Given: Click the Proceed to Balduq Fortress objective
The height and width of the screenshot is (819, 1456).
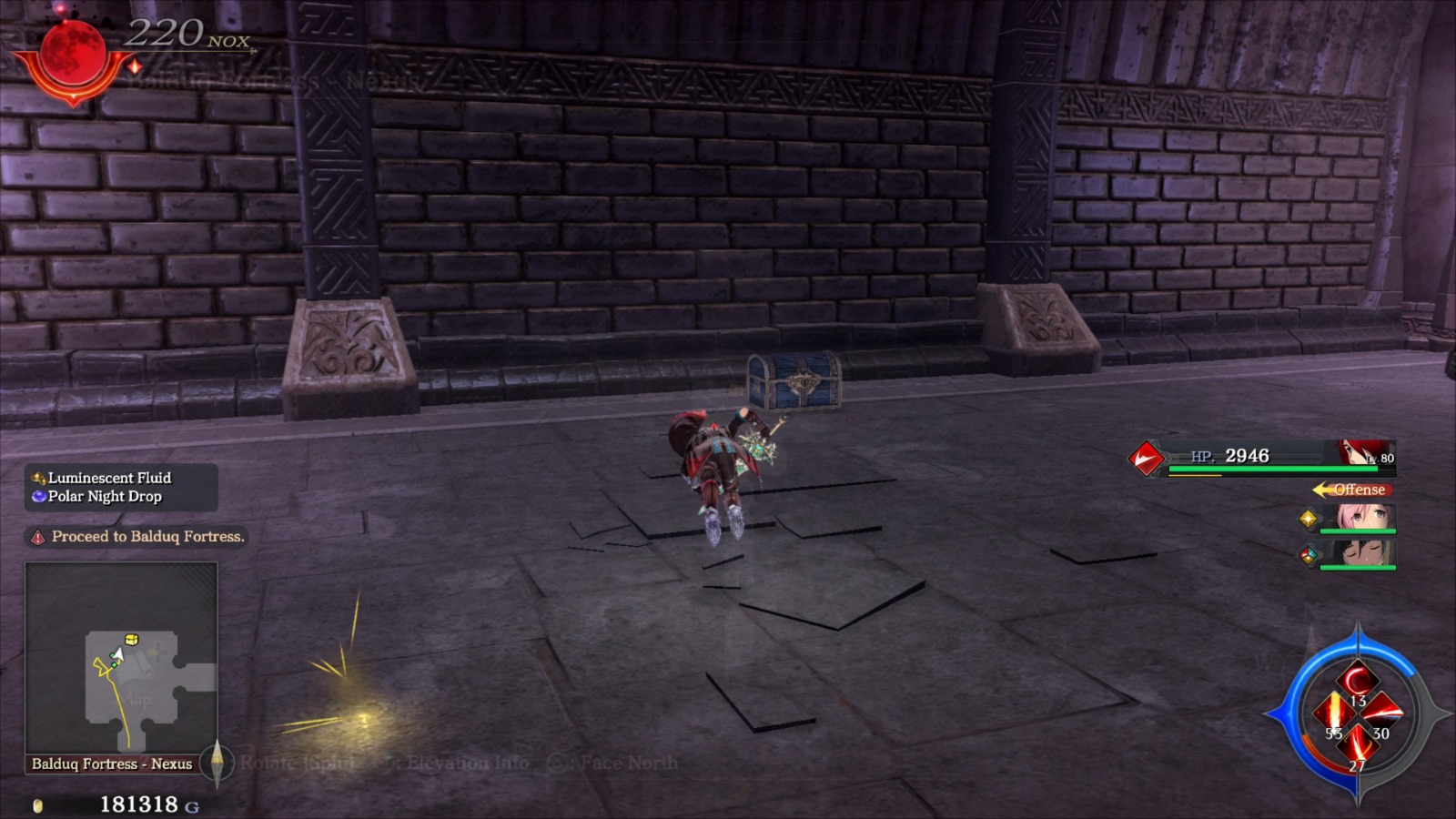Looking at the screenshot, I should point(147,538).
